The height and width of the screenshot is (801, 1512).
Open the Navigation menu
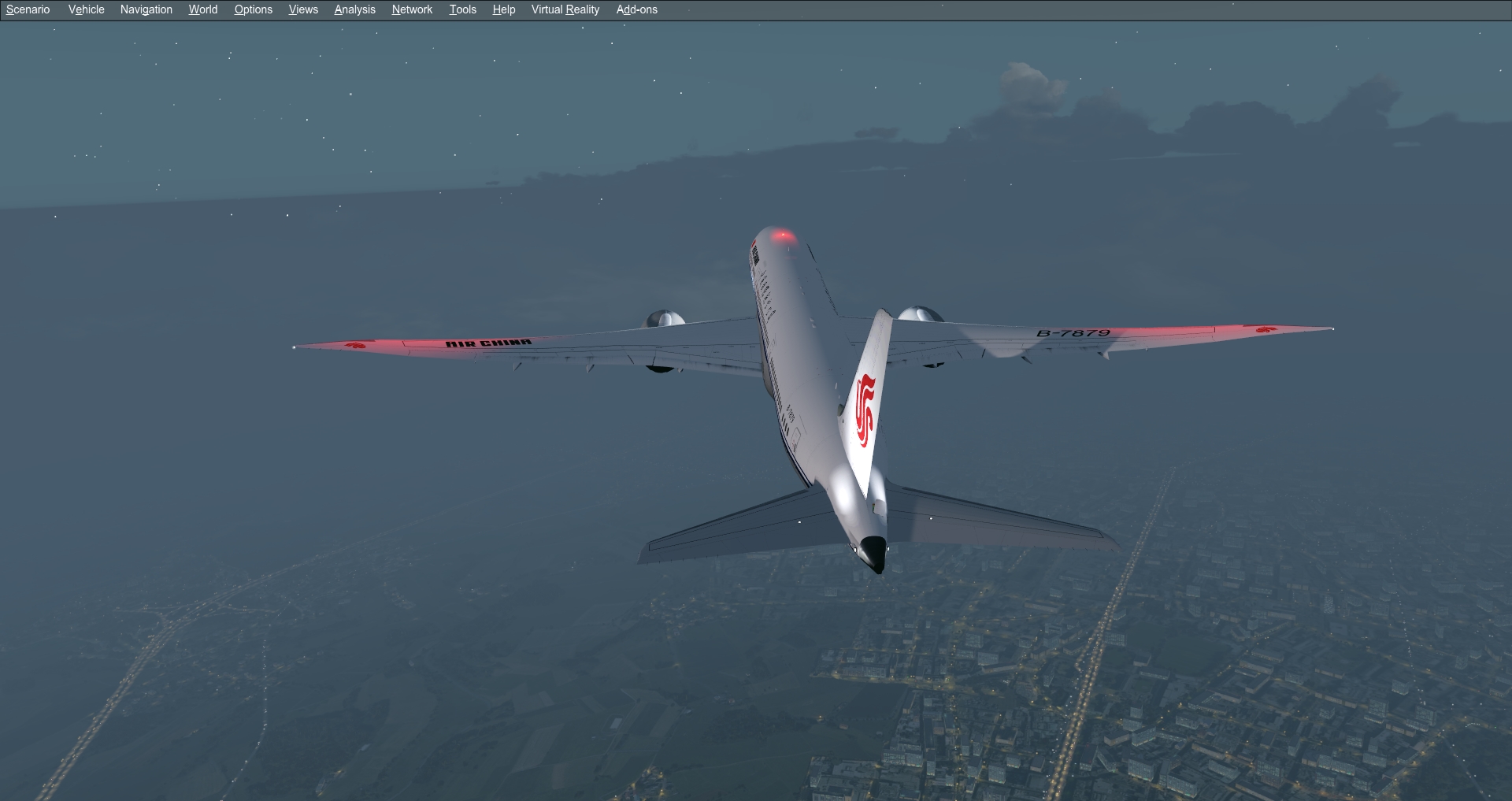[145, 9]
